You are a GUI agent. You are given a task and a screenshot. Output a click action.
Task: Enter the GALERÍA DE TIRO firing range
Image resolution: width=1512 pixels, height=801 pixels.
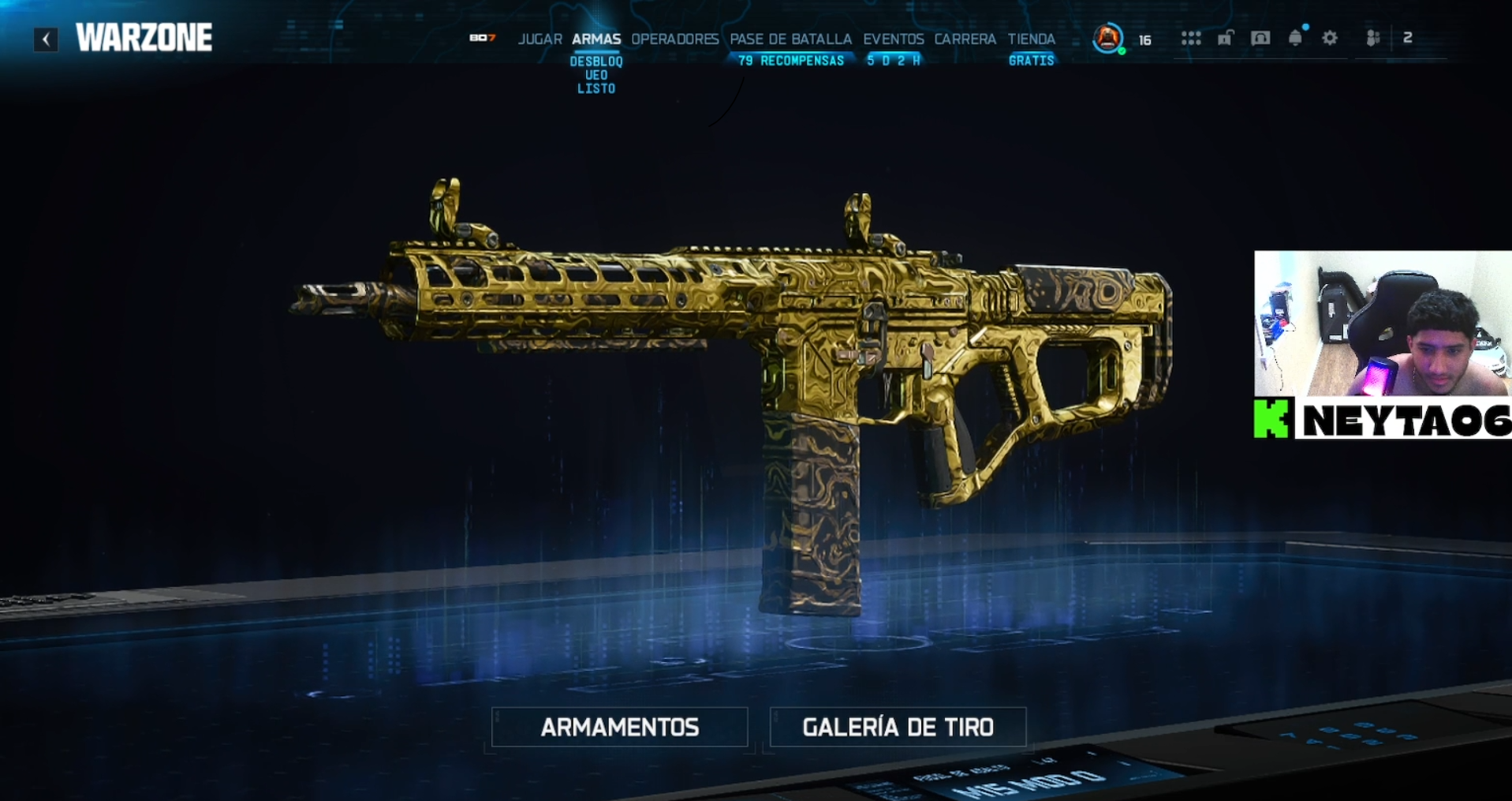click(898, 727)
